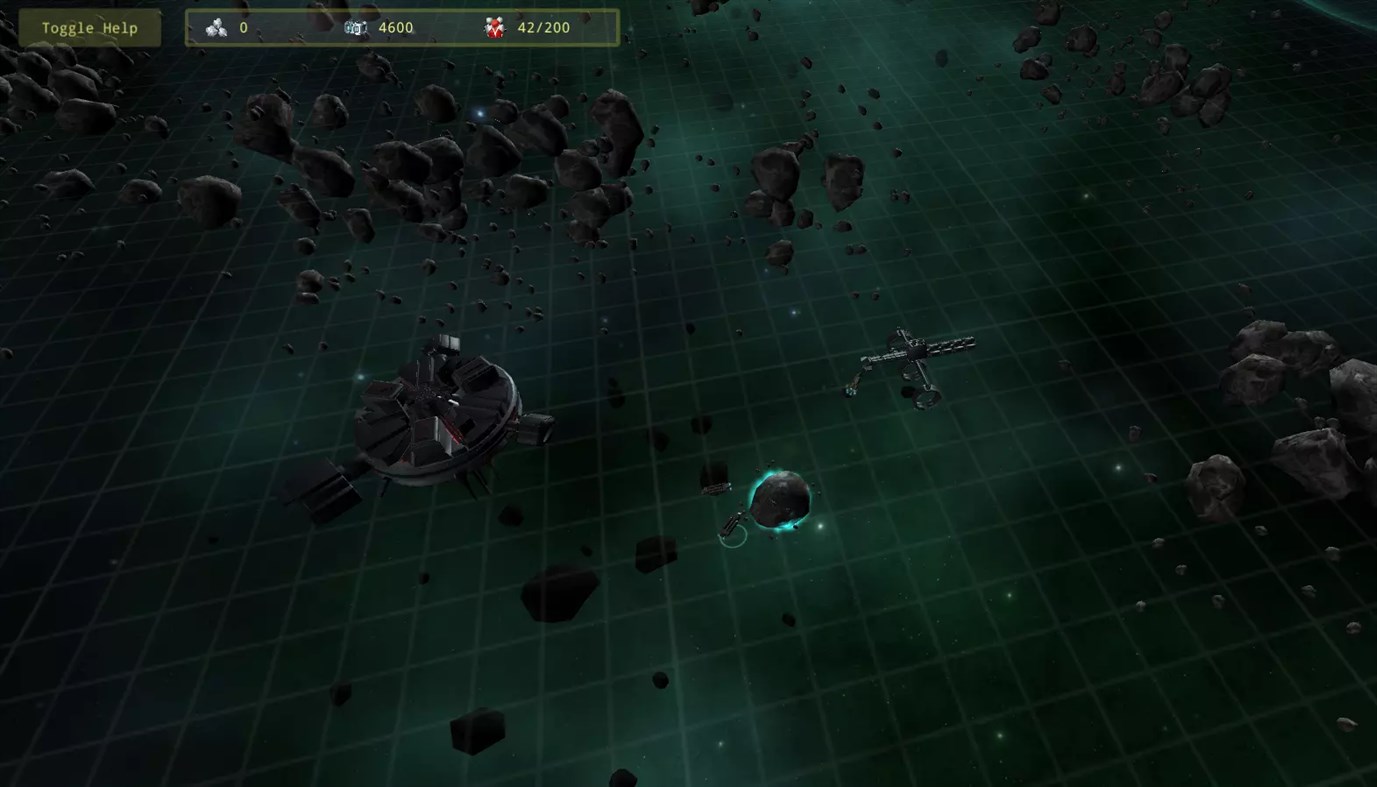Click Toggle Help to show controls
1377x787 pixels.
point(88,27)
